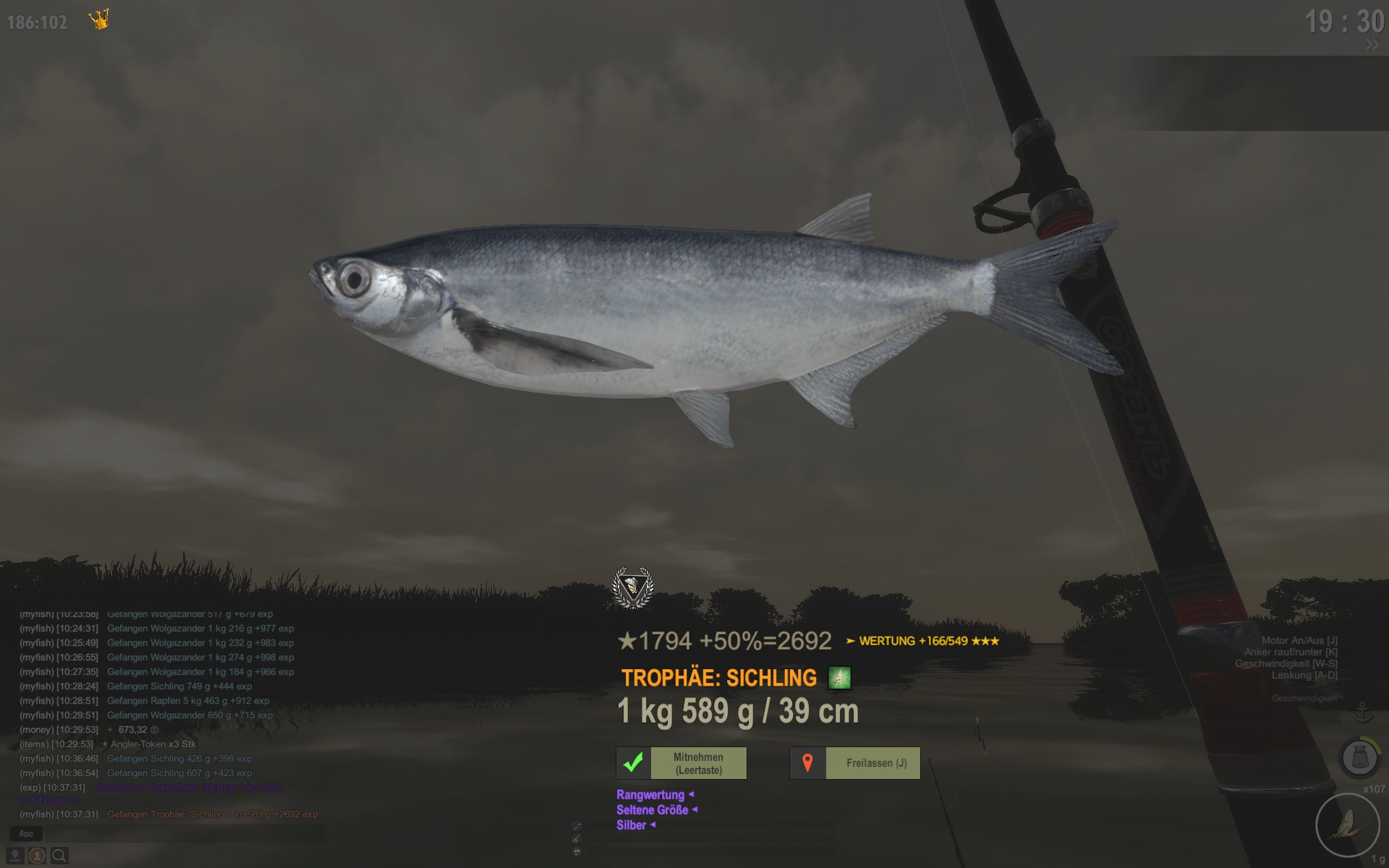This screenshot has height=868, width=1389.
Task: Click the trophy laurel badge emblem
Action: click(633, 587)
